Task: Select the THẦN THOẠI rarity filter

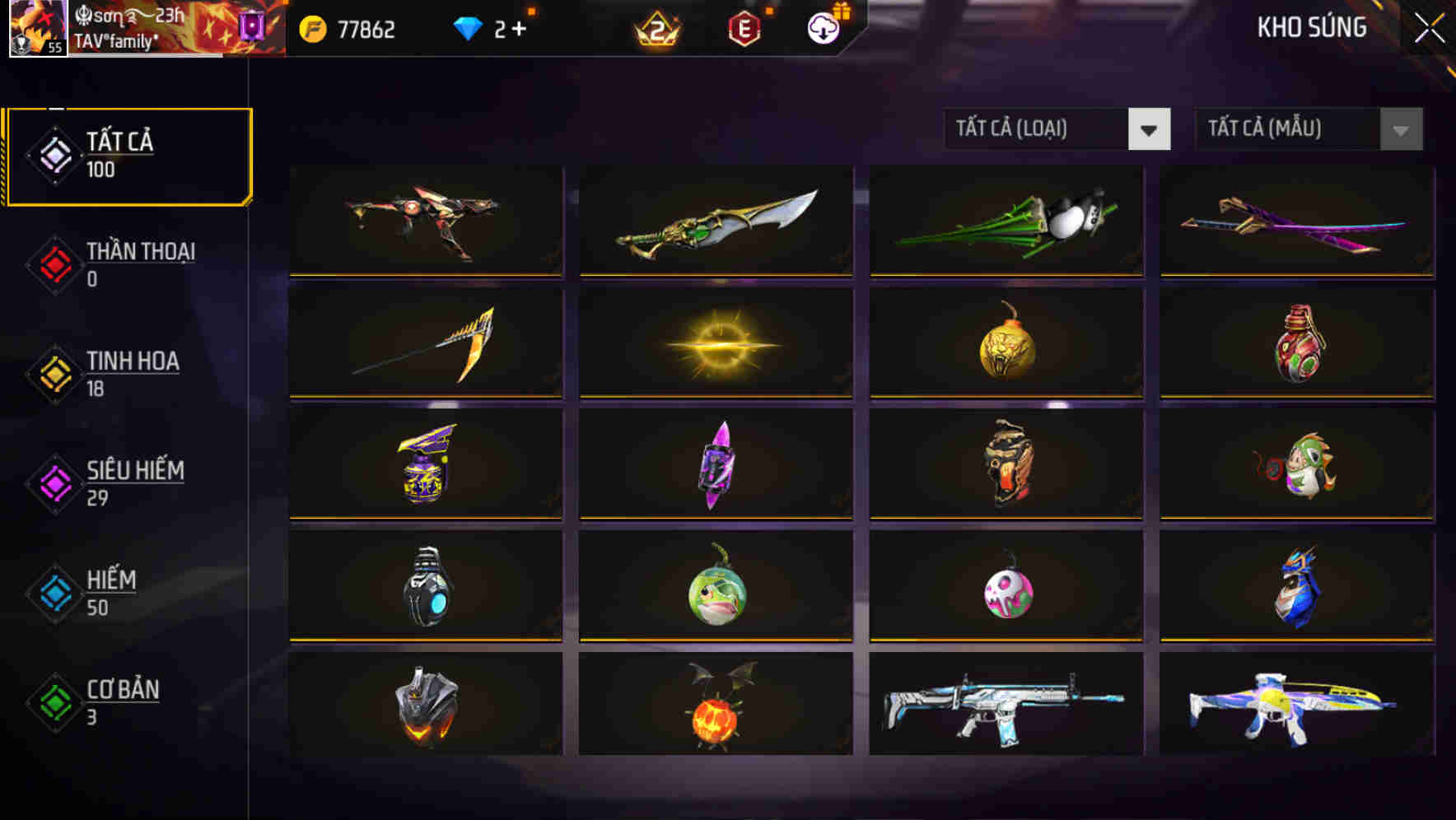Action: pyautogui.click(x=53, y=263)
